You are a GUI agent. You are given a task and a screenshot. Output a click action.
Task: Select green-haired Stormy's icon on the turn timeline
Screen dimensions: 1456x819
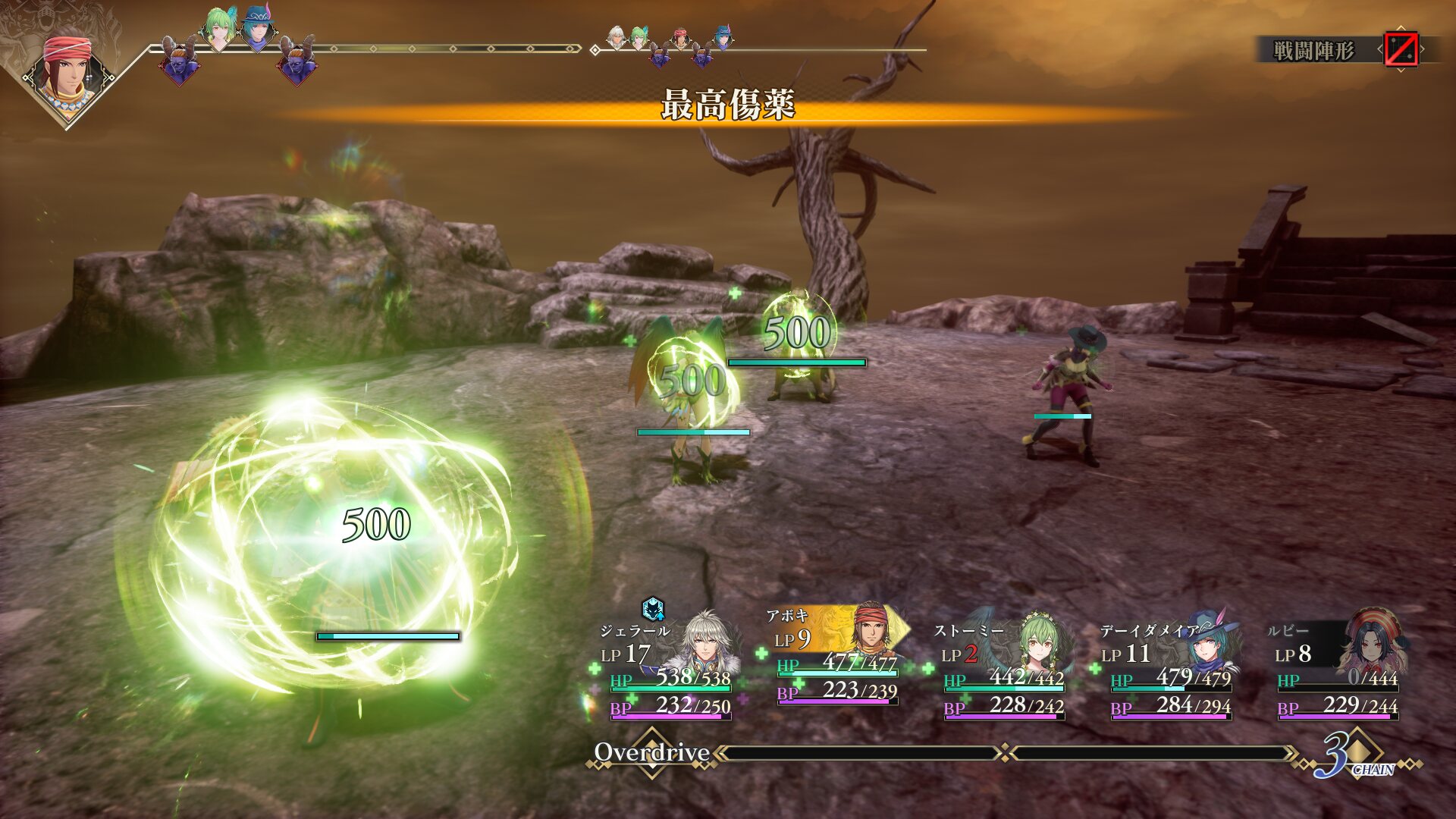(218, 29)
